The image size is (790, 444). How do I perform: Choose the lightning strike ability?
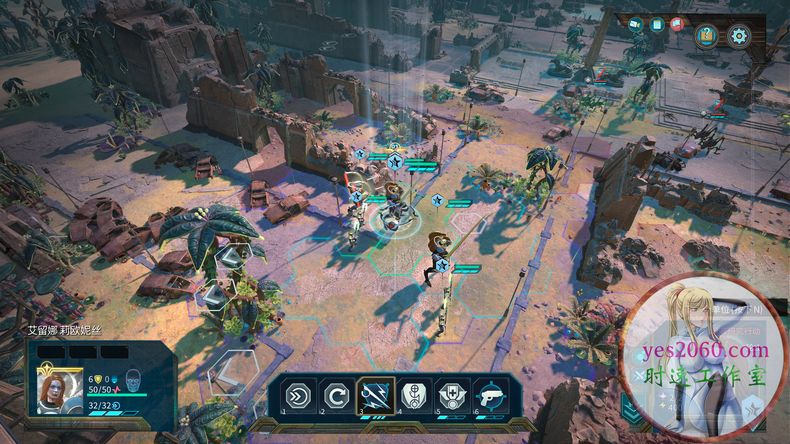(375, 395)
